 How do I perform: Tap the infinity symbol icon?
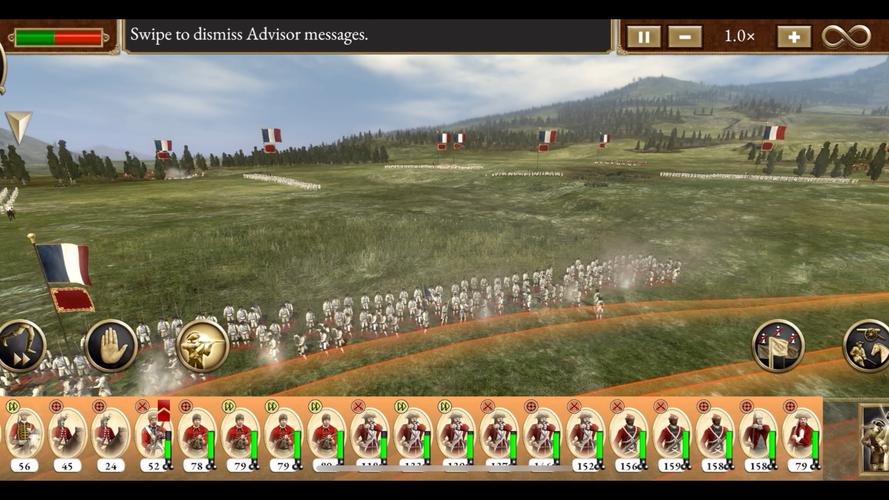click(x=846, y=37)
